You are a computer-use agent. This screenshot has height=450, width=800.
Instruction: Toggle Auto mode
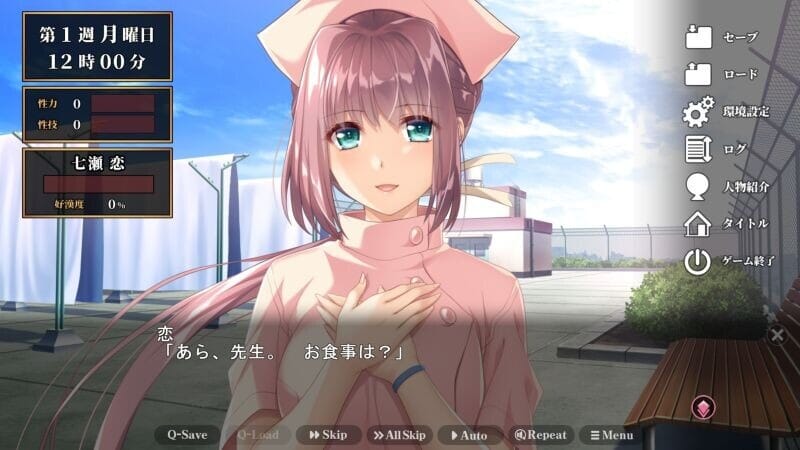click(x=468, y=435)
